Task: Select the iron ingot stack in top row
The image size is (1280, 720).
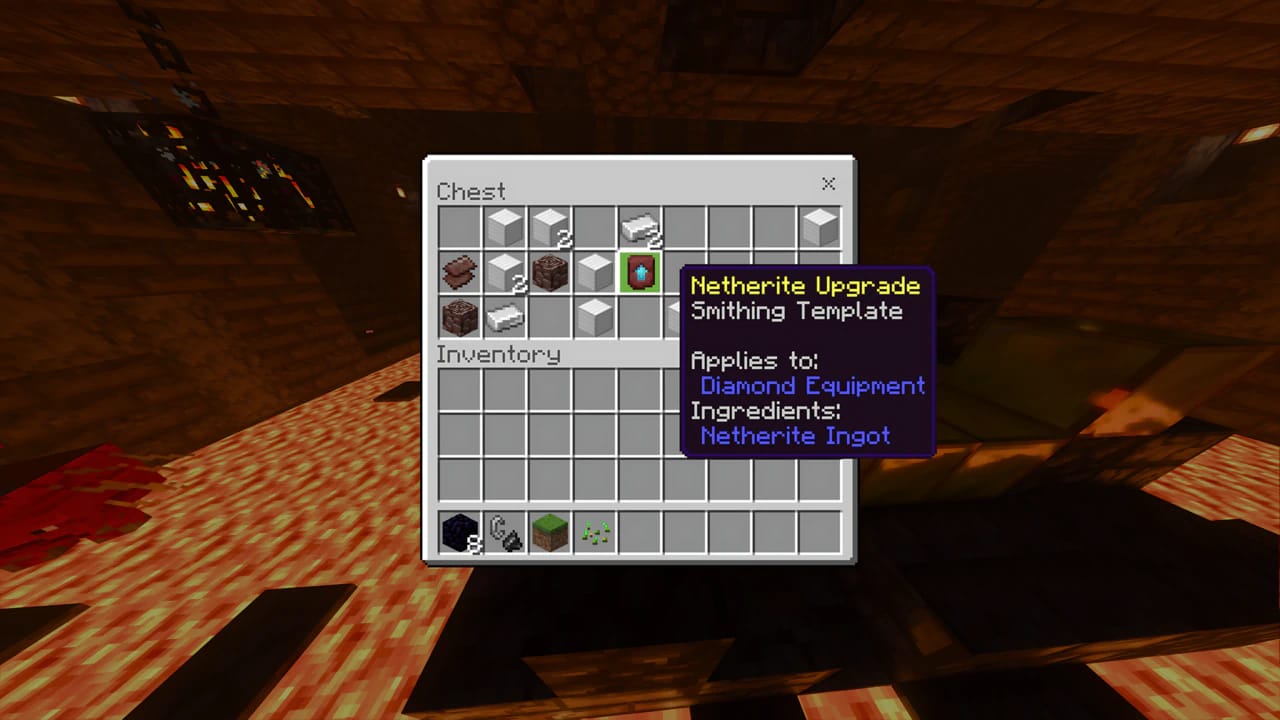Action: 640,226
